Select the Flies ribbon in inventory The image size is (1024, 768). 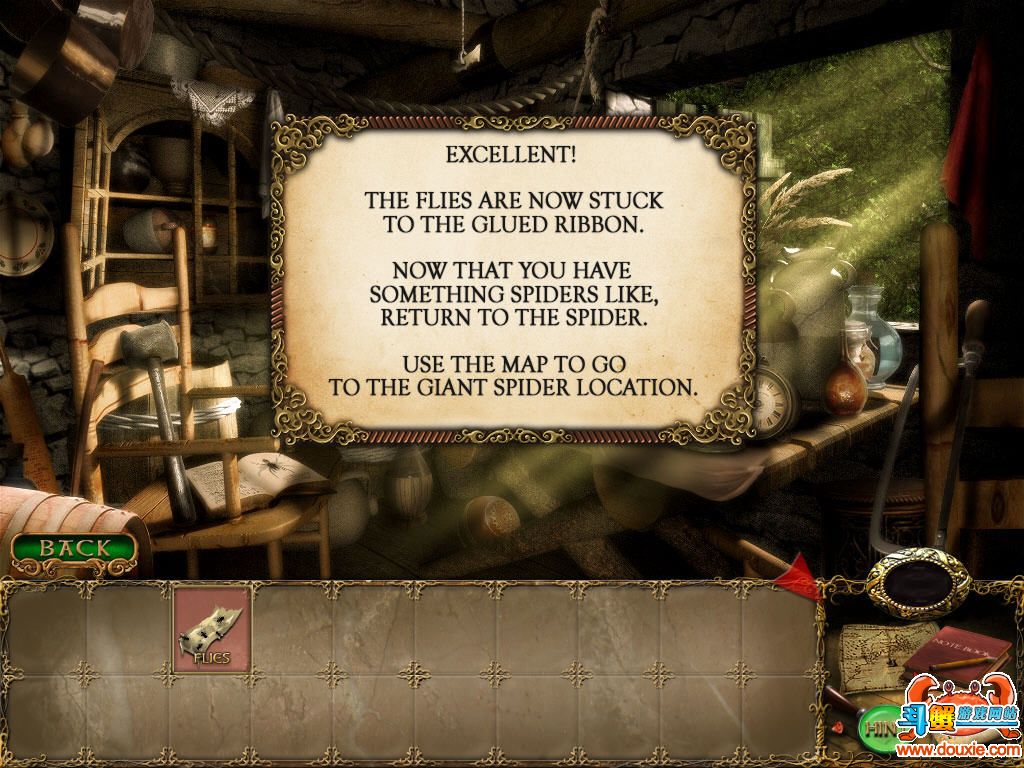[x=212, y=629]
